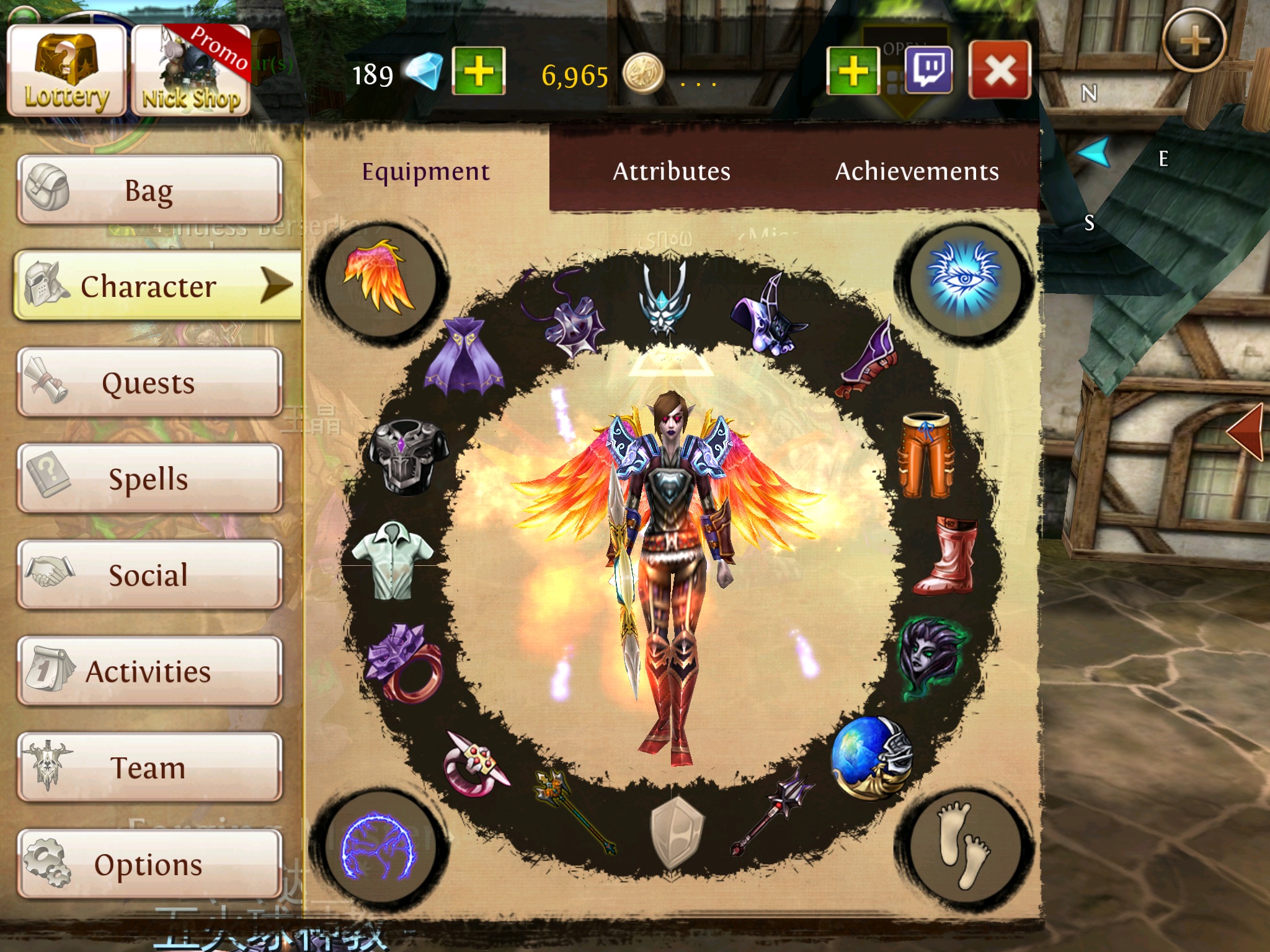Select the Quests menu entry
Image resolution: width=1270 pixels, height=952 pixels.
pos(149,382)
